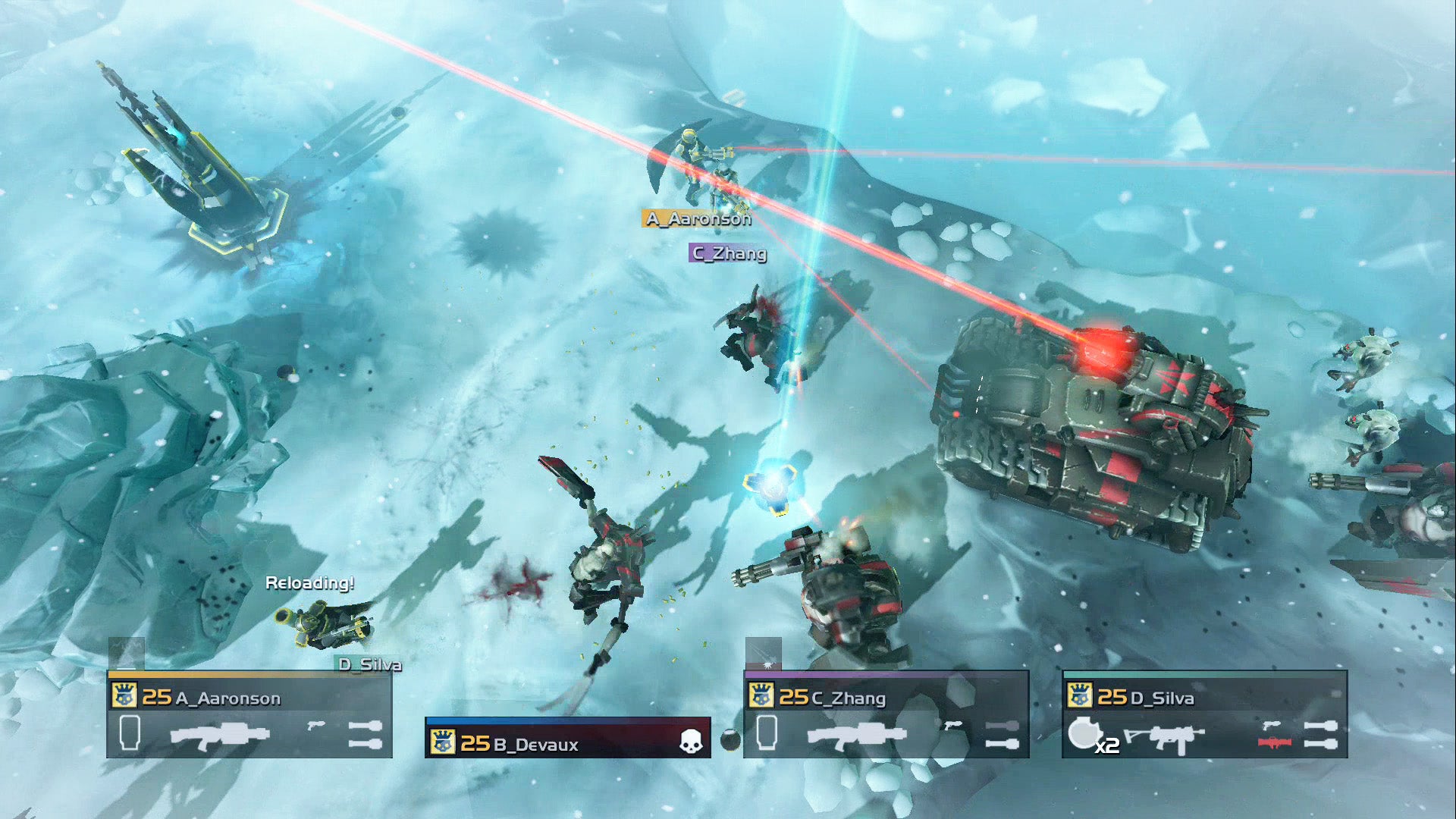Screen dimensions: 1456x819
Task: Click the x2 shield pack icon in D_Silva's panel
Action: (x=1087, y=733)
